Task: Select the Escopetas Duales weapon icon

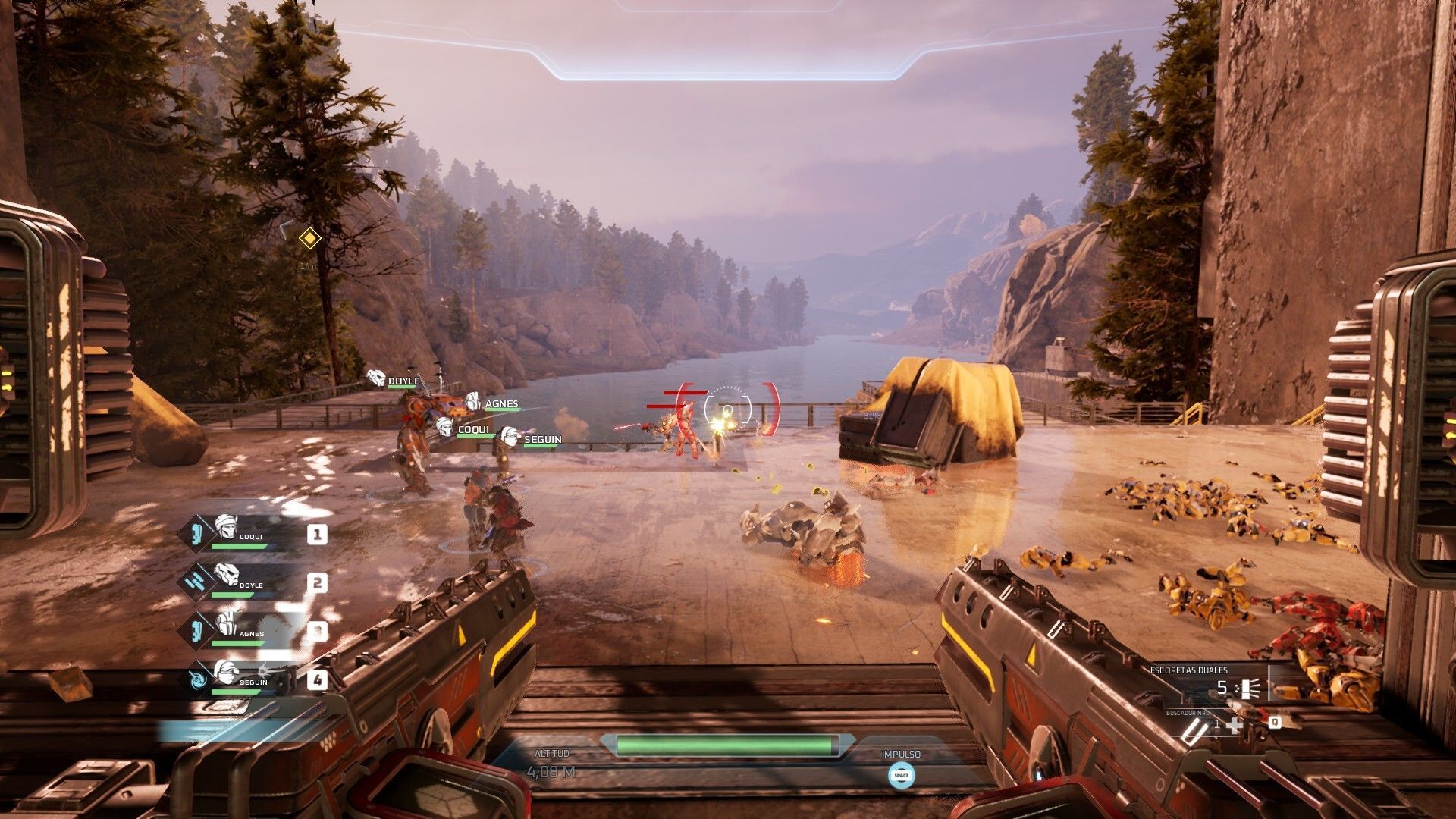Action: 1247,689
